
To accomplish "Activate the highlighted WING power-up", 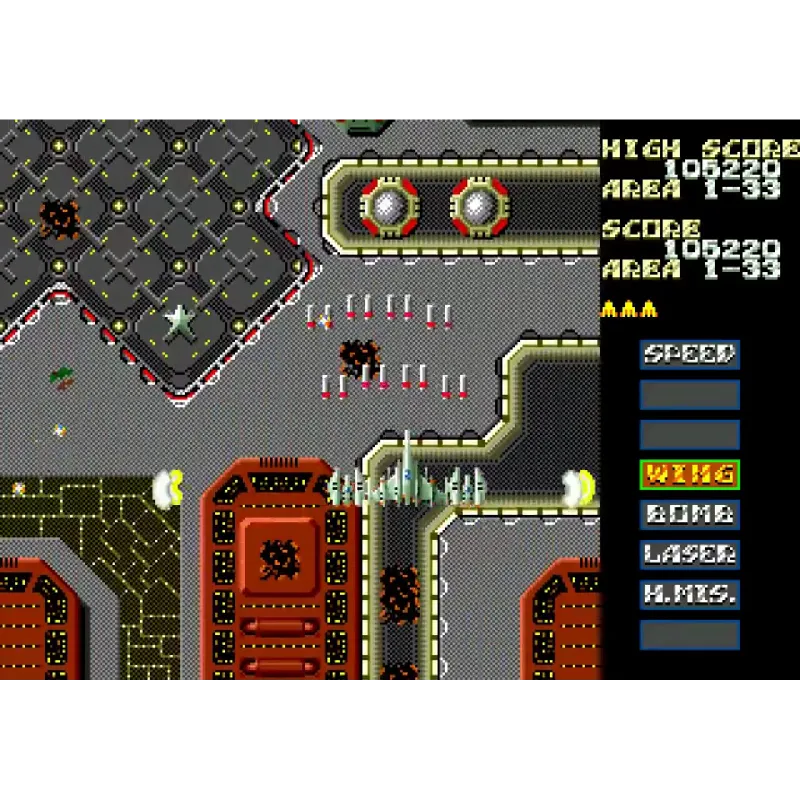I will tap(689, 475).
